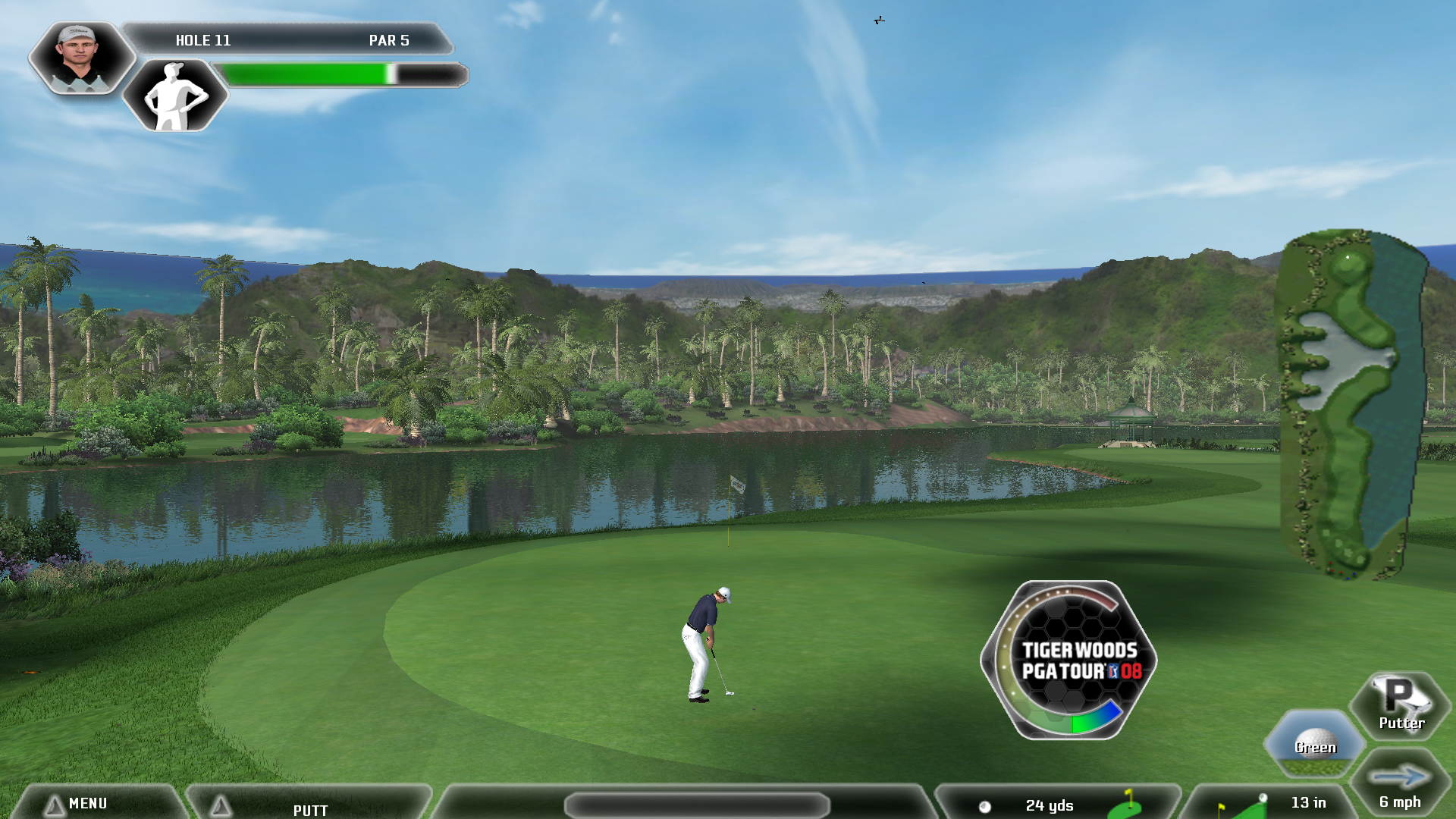Click the golfer portrait avatar
The width and height of the screenshot is (1456, 819).
(x=80, y=58)
